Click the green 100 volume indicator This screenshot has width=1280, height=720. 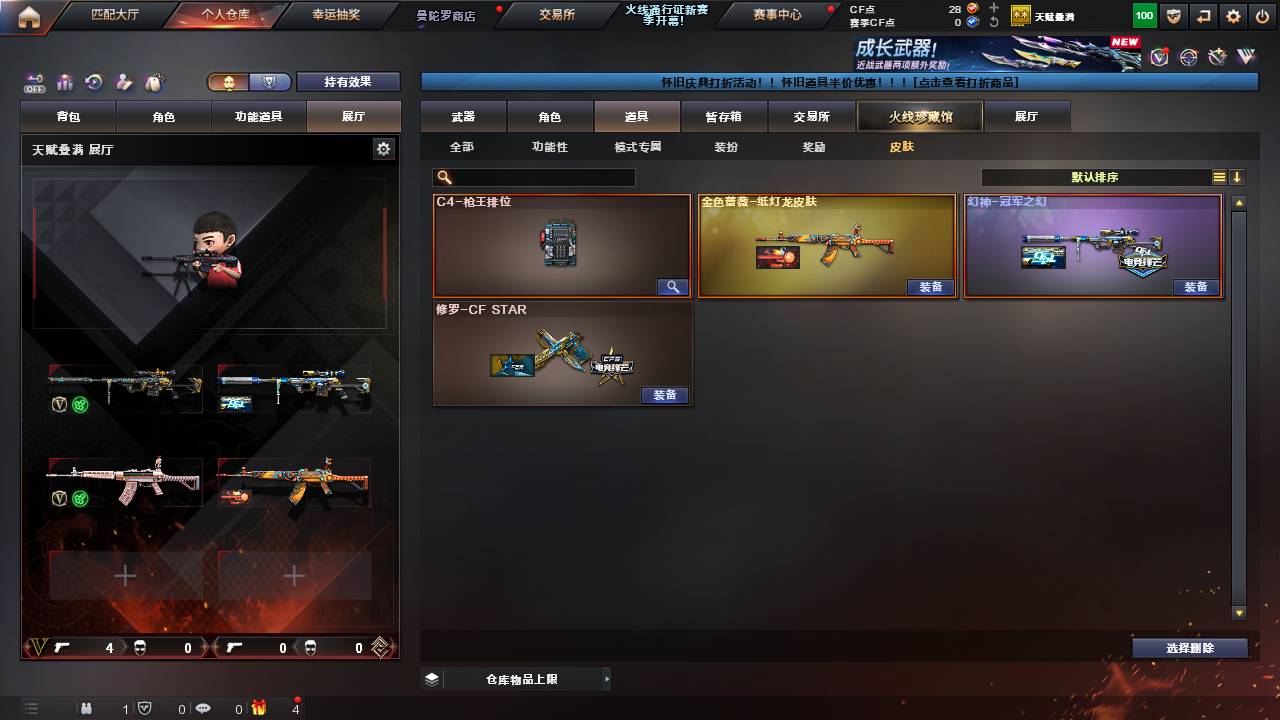click(1143, 15)
